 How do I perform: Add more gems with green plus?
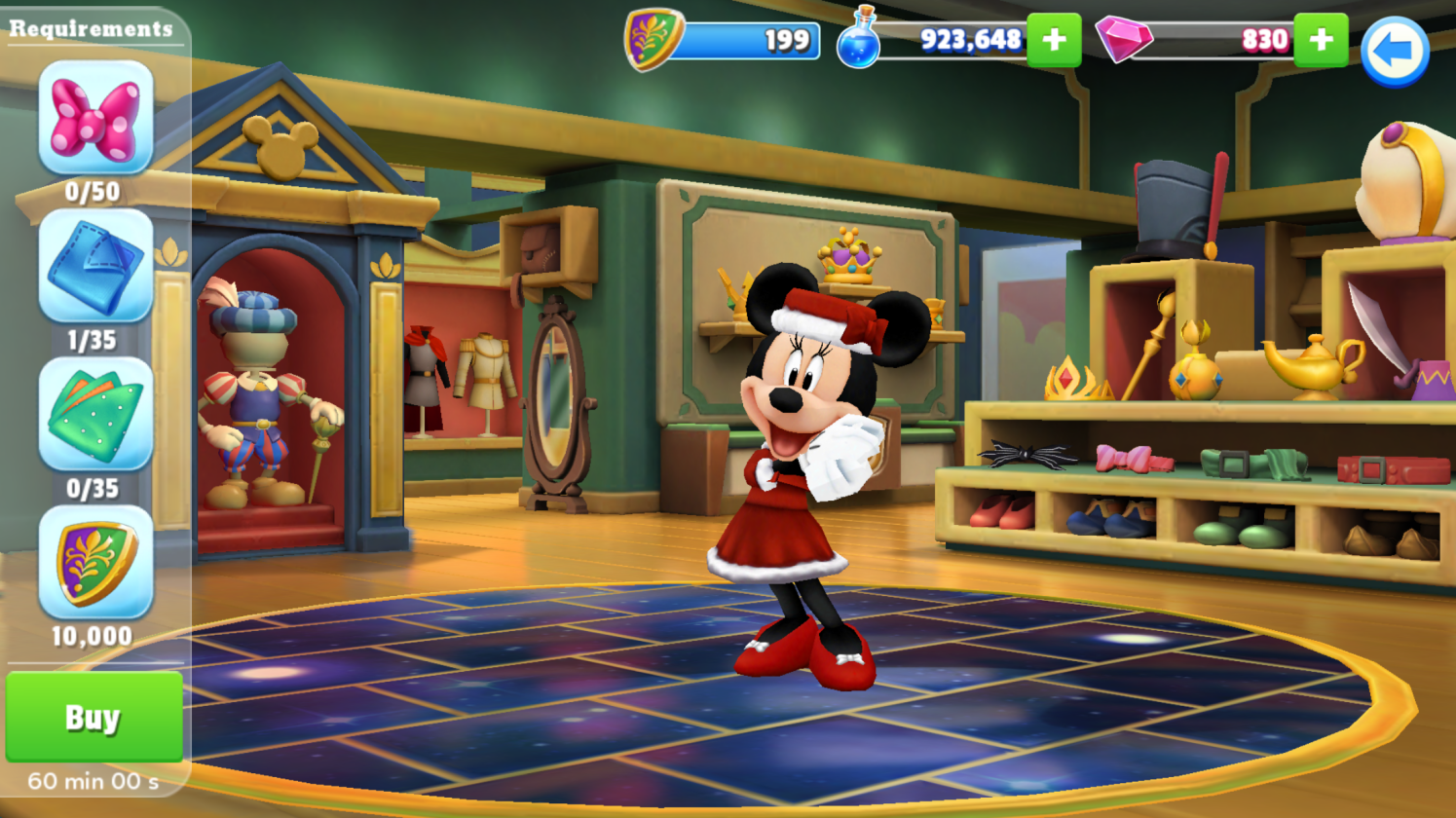coord(1321,40)
